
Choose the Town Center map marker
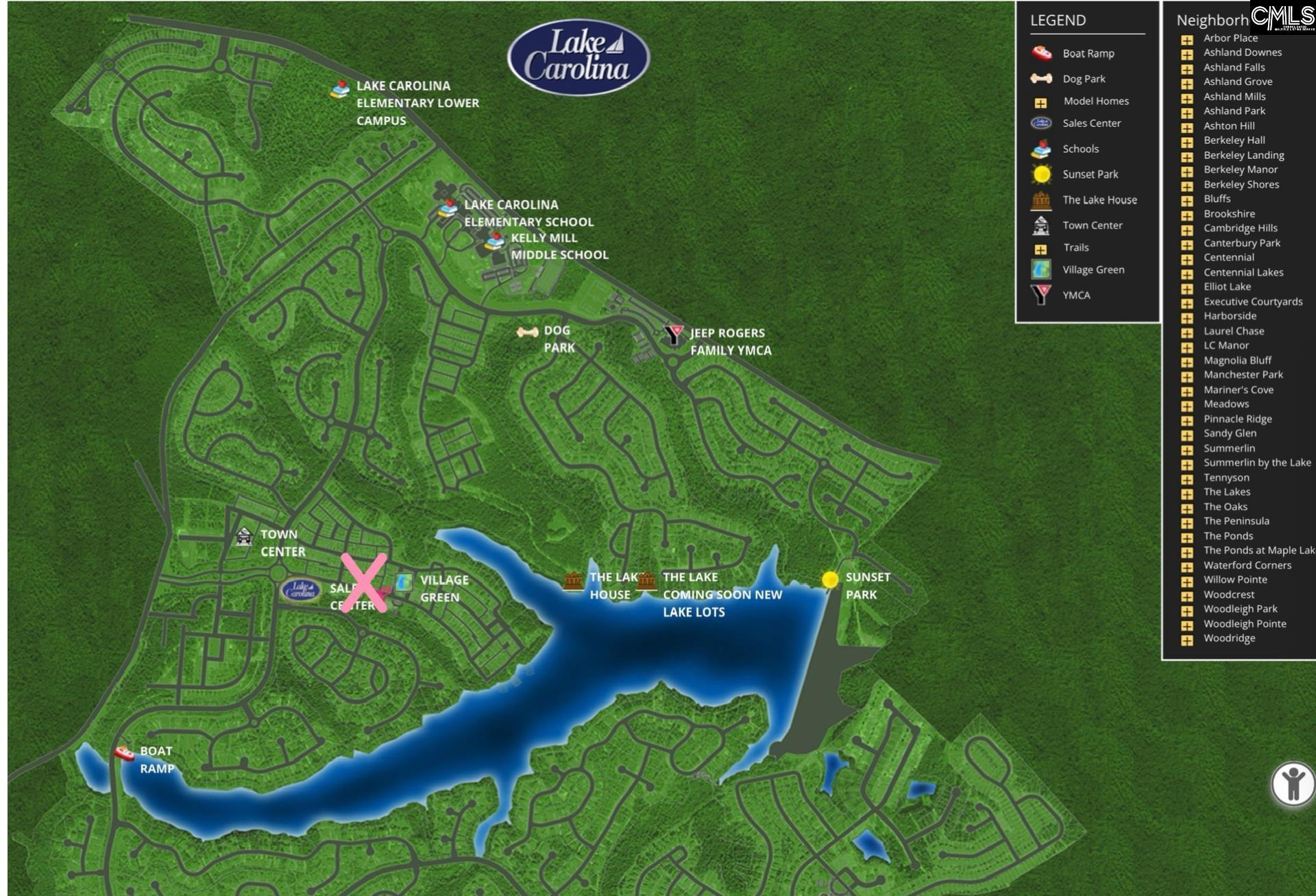coord(244,537)
